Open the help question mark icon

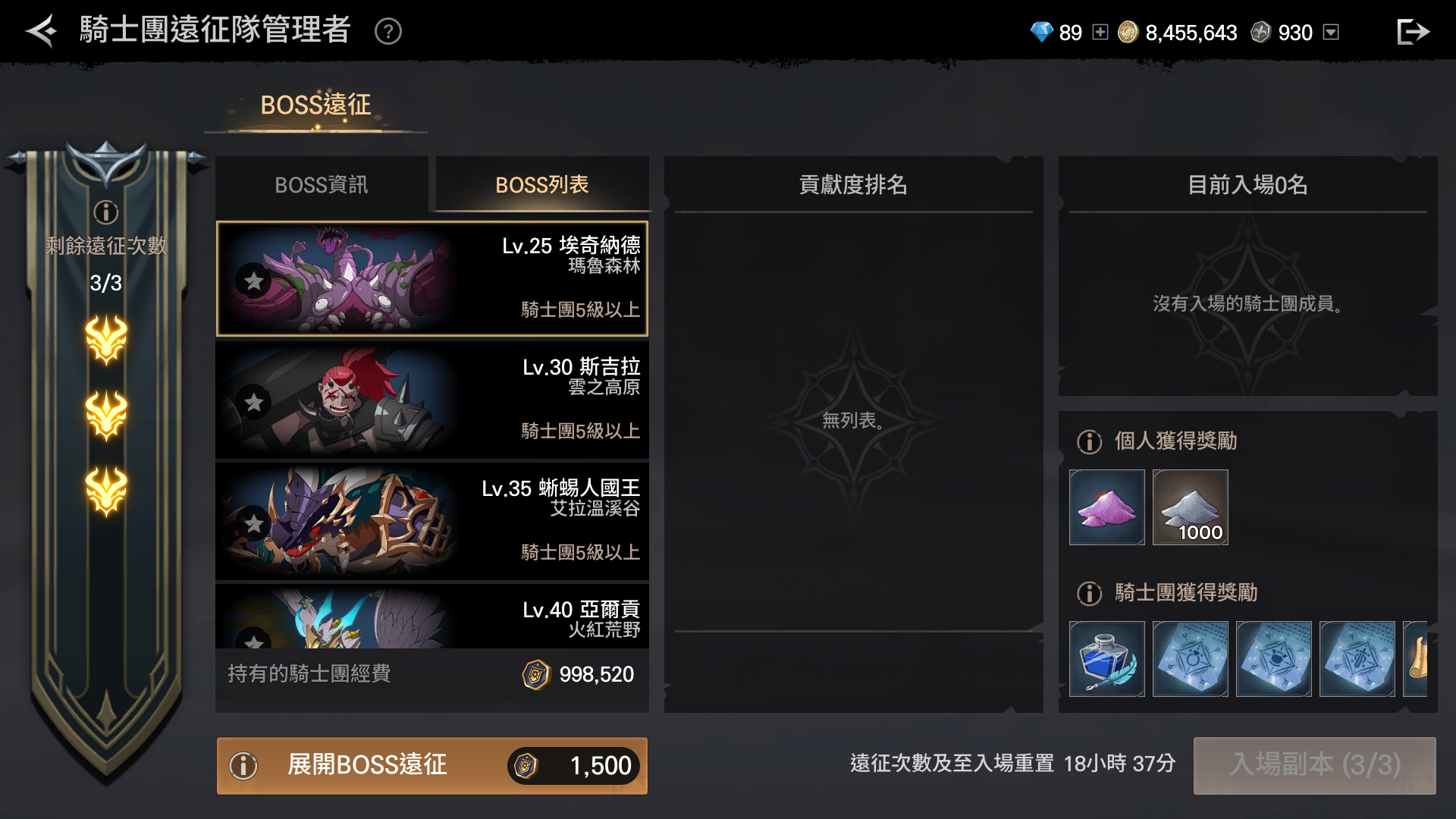coord(388,32)
